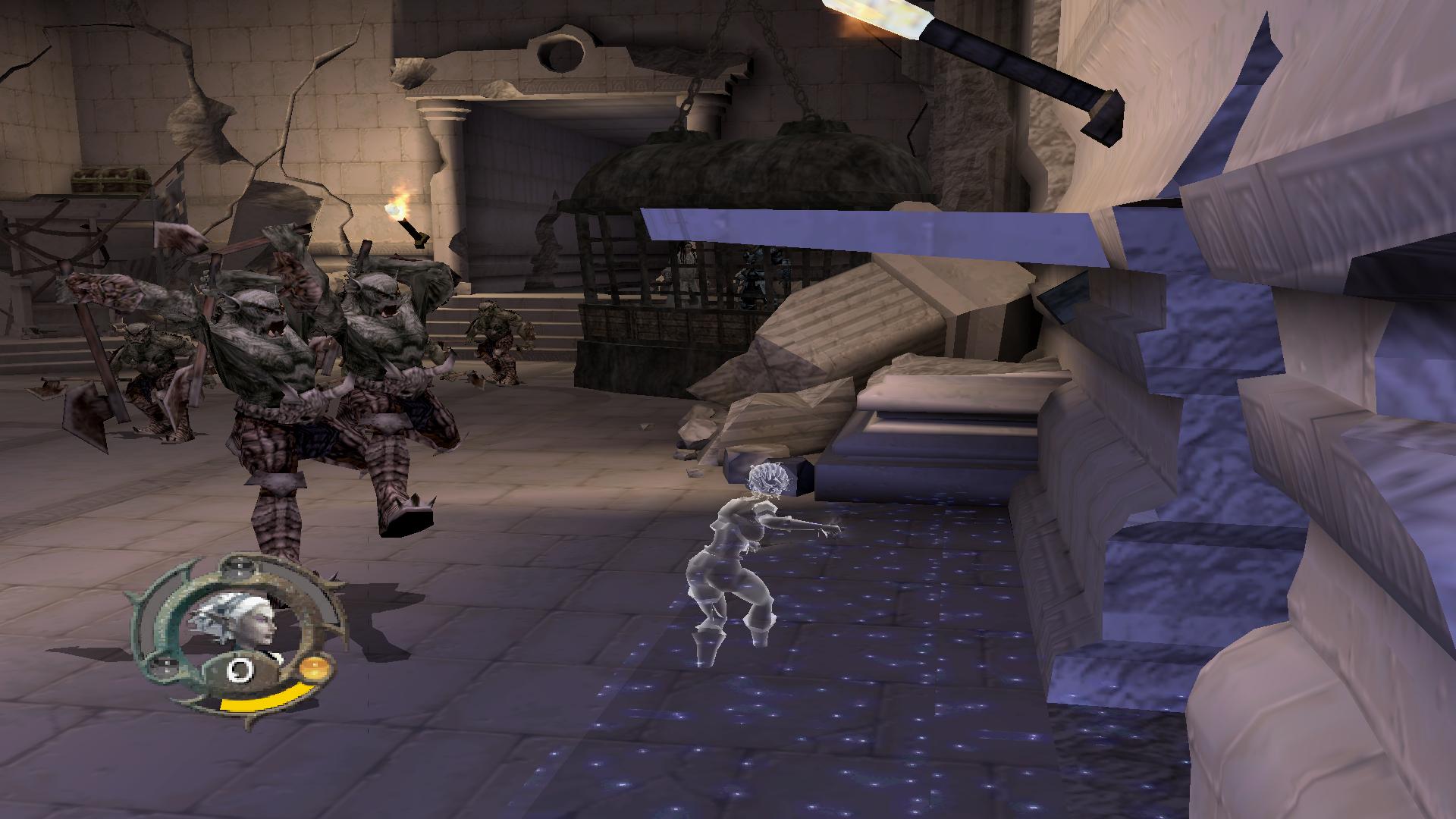This screenshot has height=819, width=1456.
Task: Select the stealth eye indicator
Action: coord(241,670)
